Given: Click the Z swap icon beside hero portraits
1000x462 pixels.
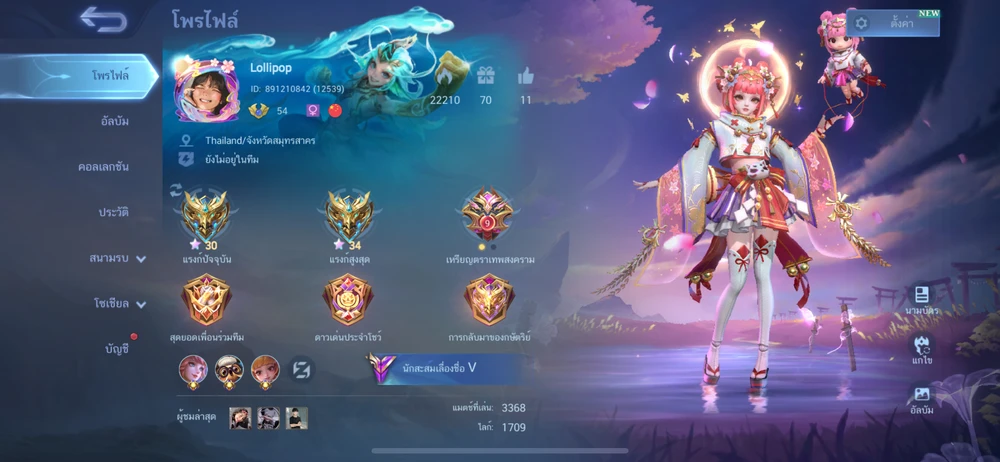Looking at the screenshot, I should pyautogui.click(x=301, y=369).
